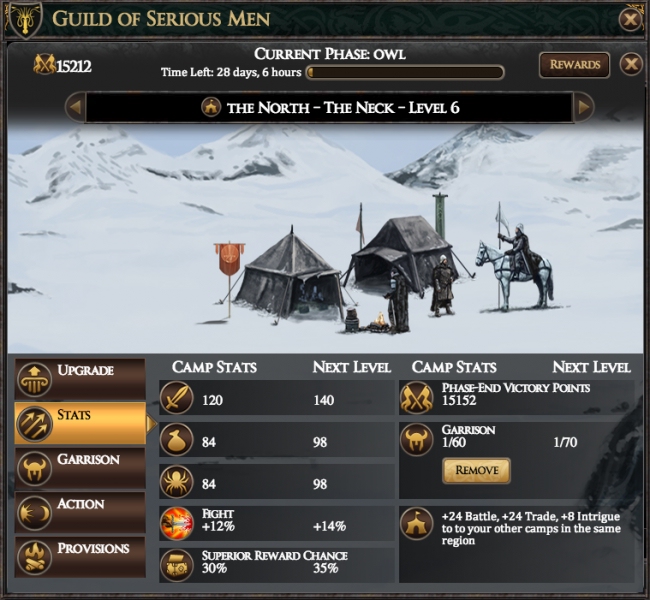Click the Rewards button
650x600 pixels.
(575, 65)
